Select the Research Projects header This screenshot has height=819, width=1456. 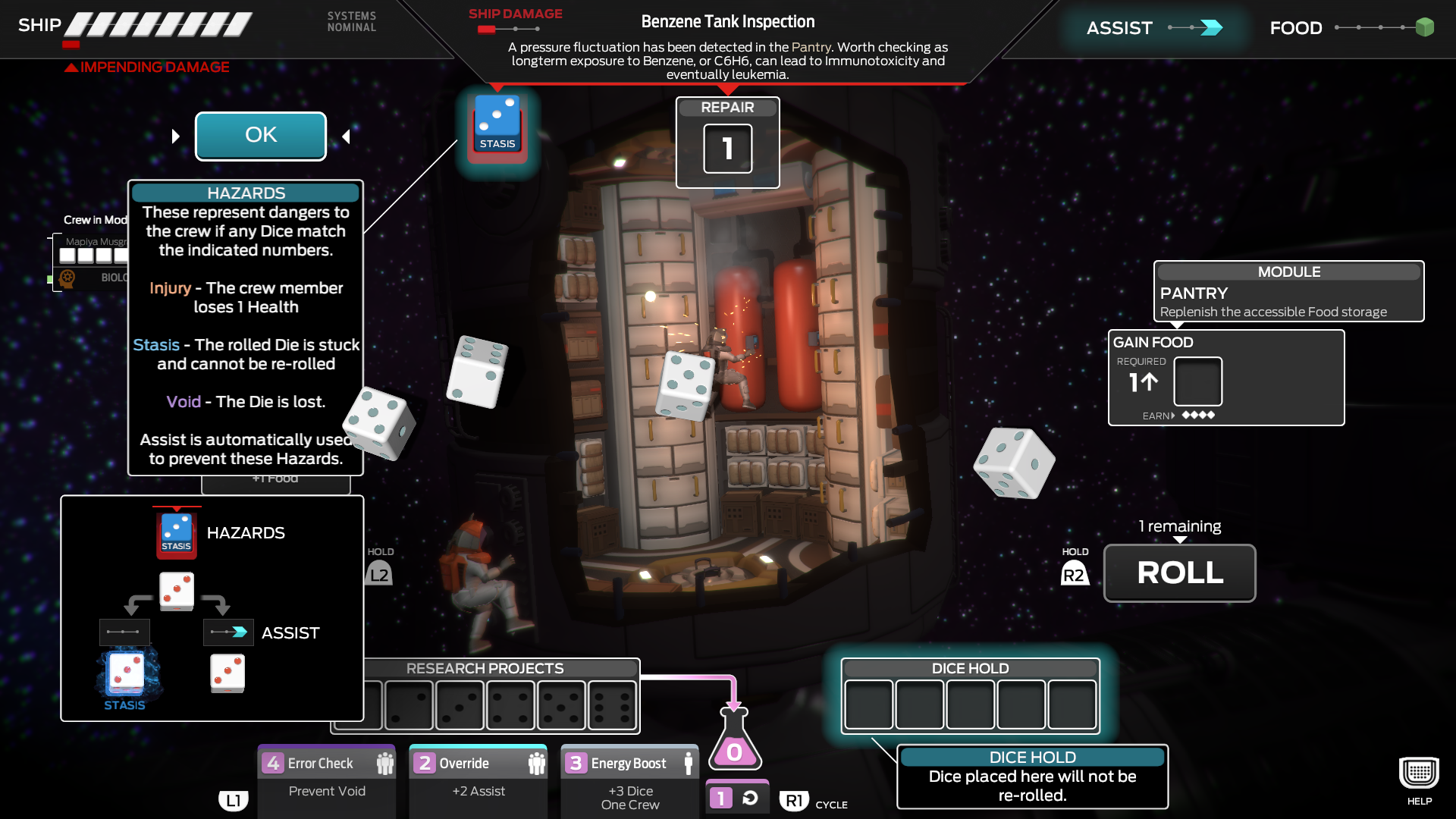point(485,668)
